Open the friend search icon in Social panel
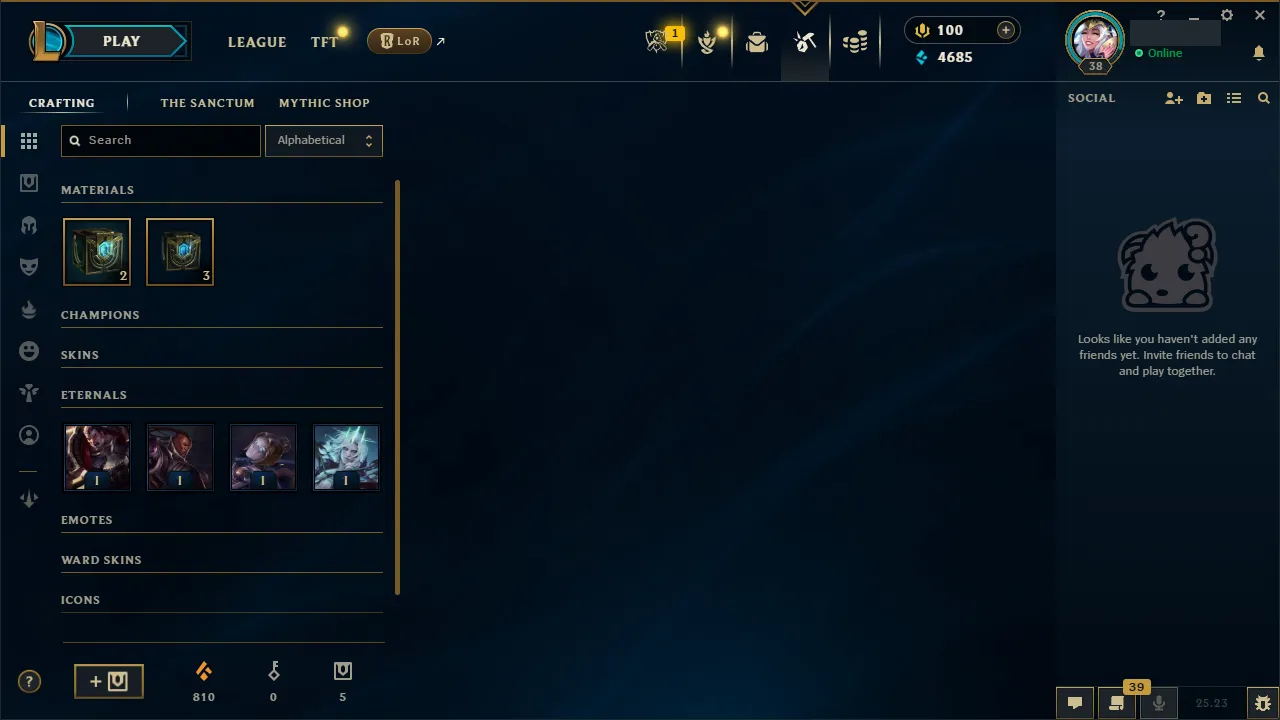The image size is (1280, 720). point(1264,98)
